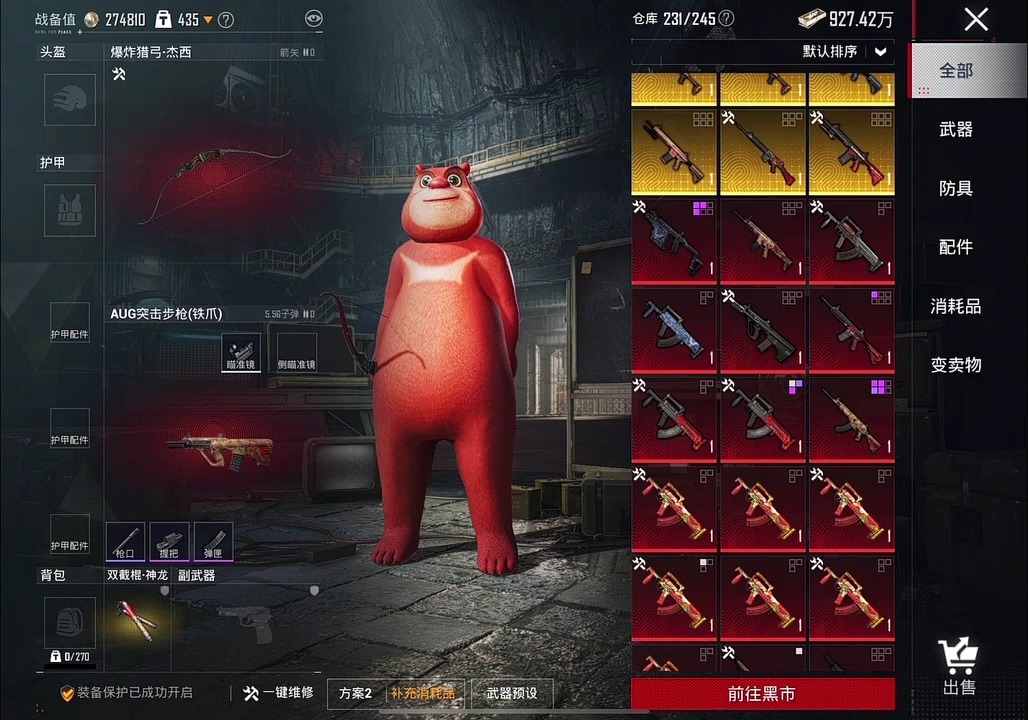The image size is (1028, 720).
Task: Open the 武器 category tab
Action: (956, 129)
